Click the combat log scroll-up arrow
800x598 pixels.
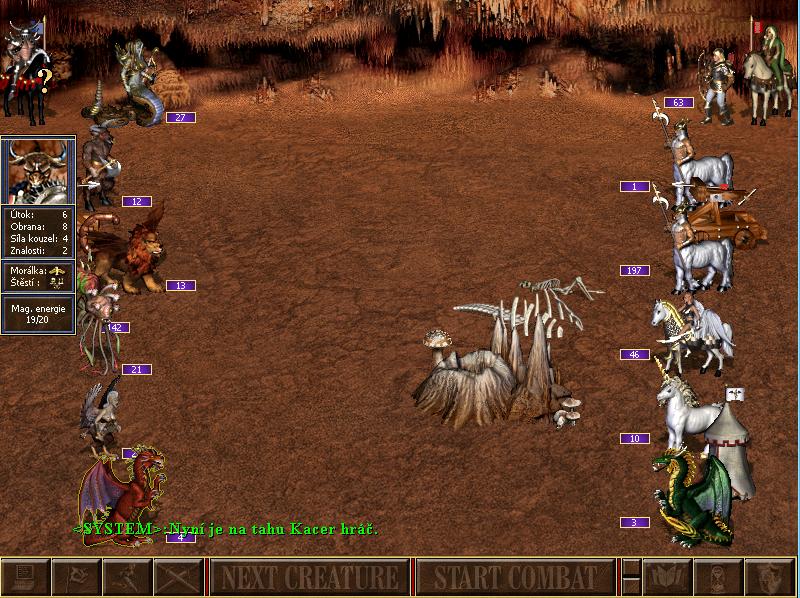pos(631,567)
